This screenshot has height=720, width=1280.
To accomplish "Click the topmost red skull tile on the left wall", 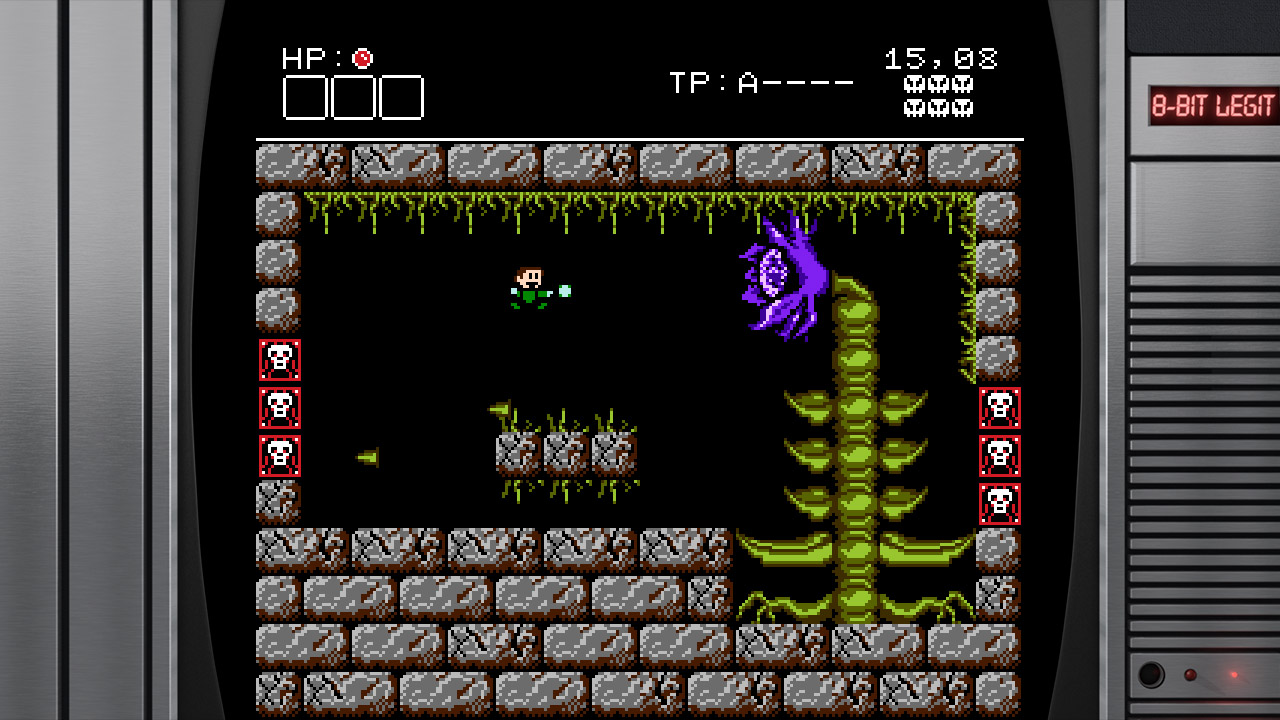I will click(x=278, y=361).
